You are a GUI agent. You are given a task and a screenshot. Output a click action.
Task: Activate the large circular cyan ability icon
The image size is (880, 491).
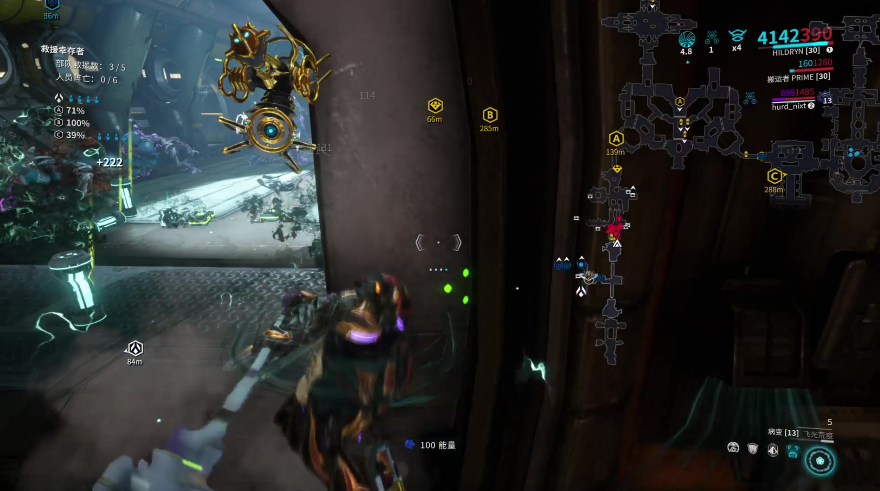point(821,460)
